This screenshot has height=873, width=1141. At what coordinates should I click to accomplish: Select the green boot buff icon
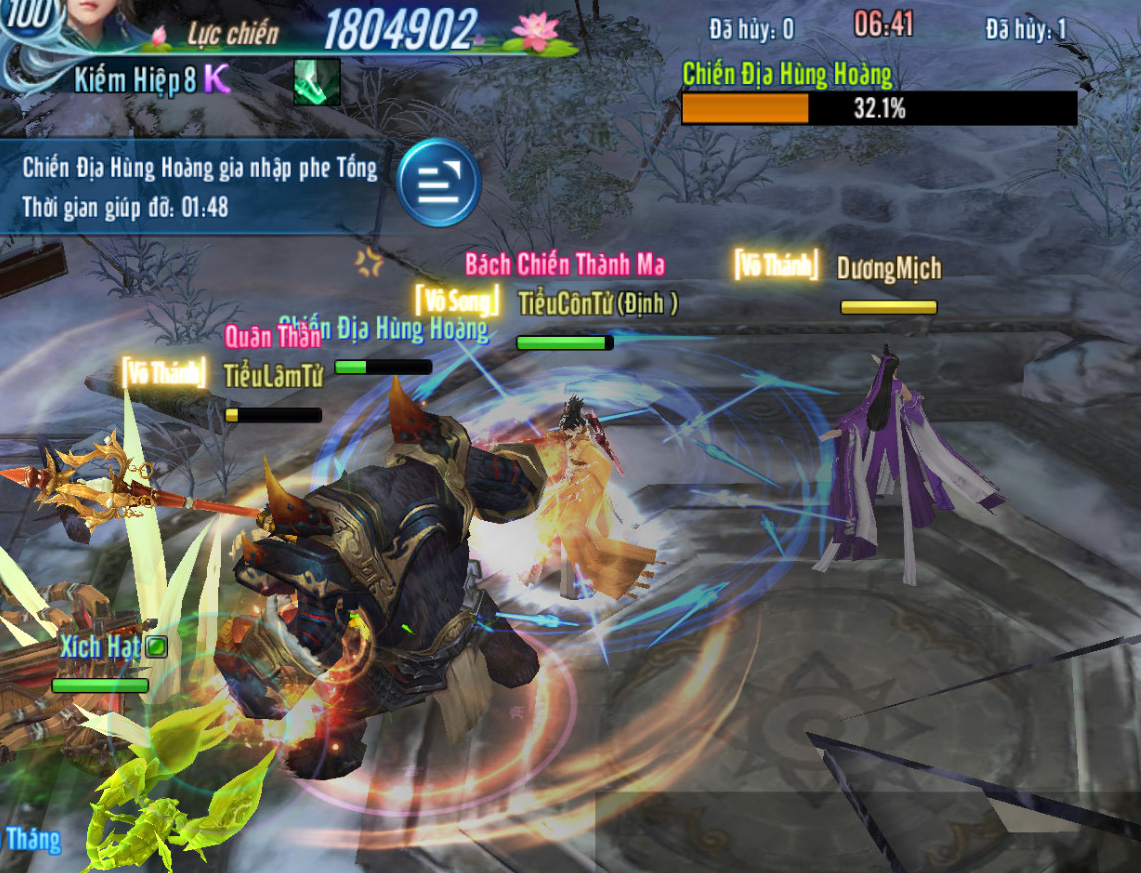pyautogui.click(x=316, y=82)
